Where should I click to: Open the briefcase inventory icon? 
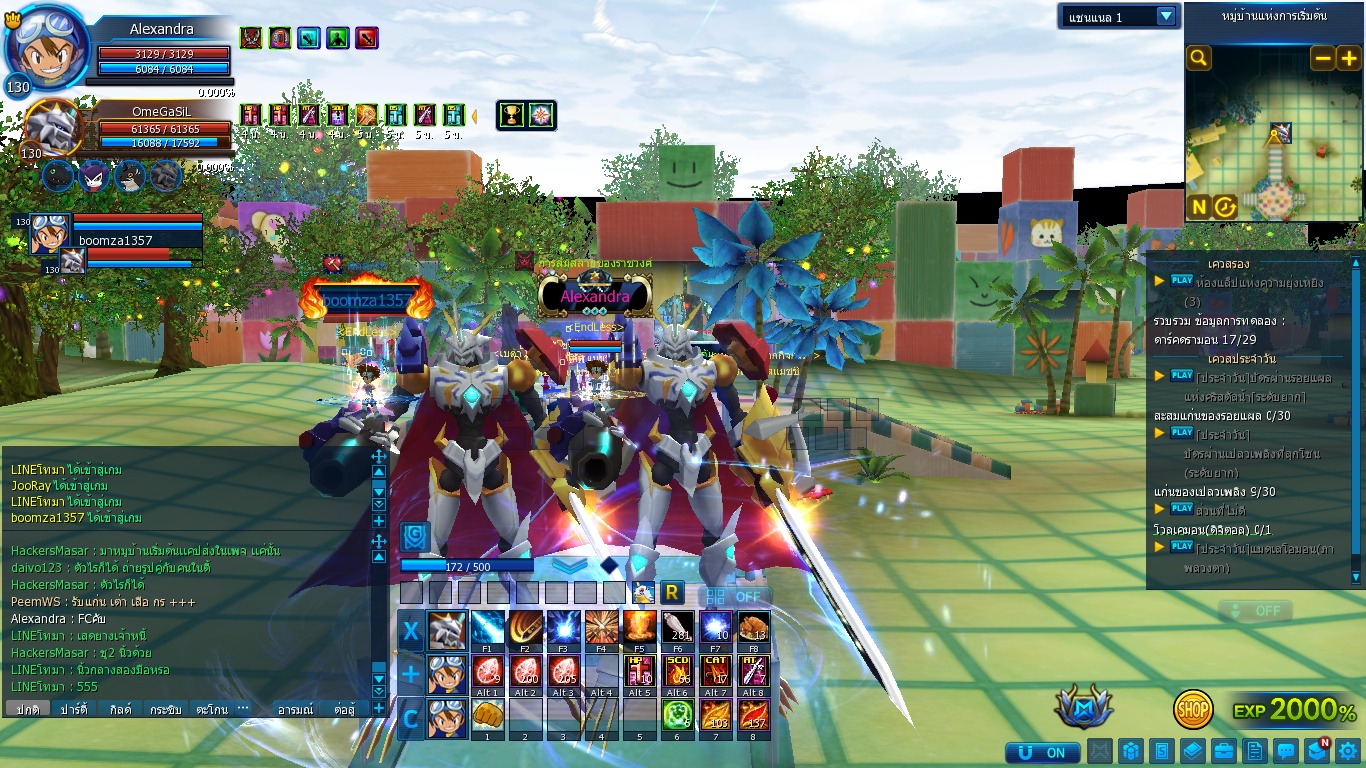pos(1223,751)
